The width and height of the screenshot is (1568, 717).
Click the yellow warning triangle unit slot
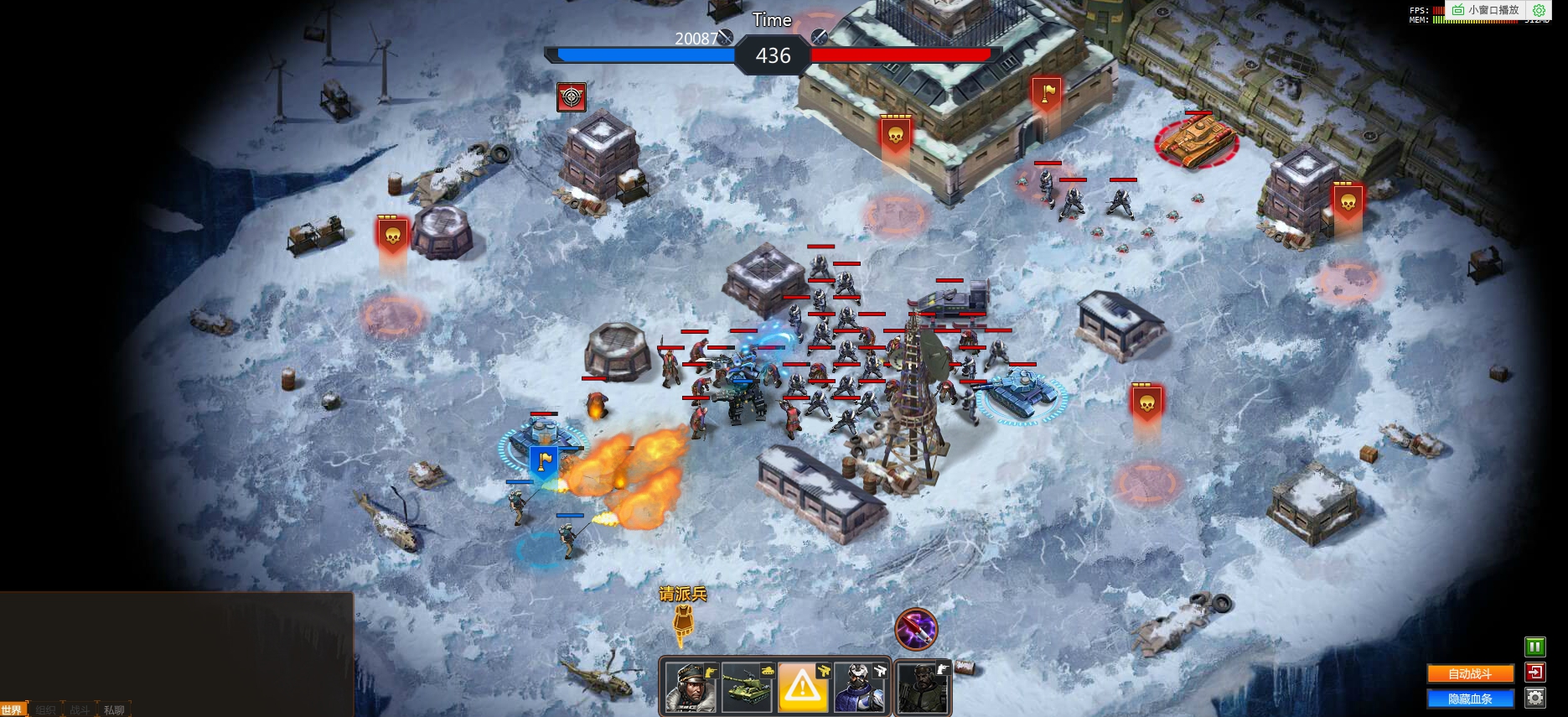[803, 688]
